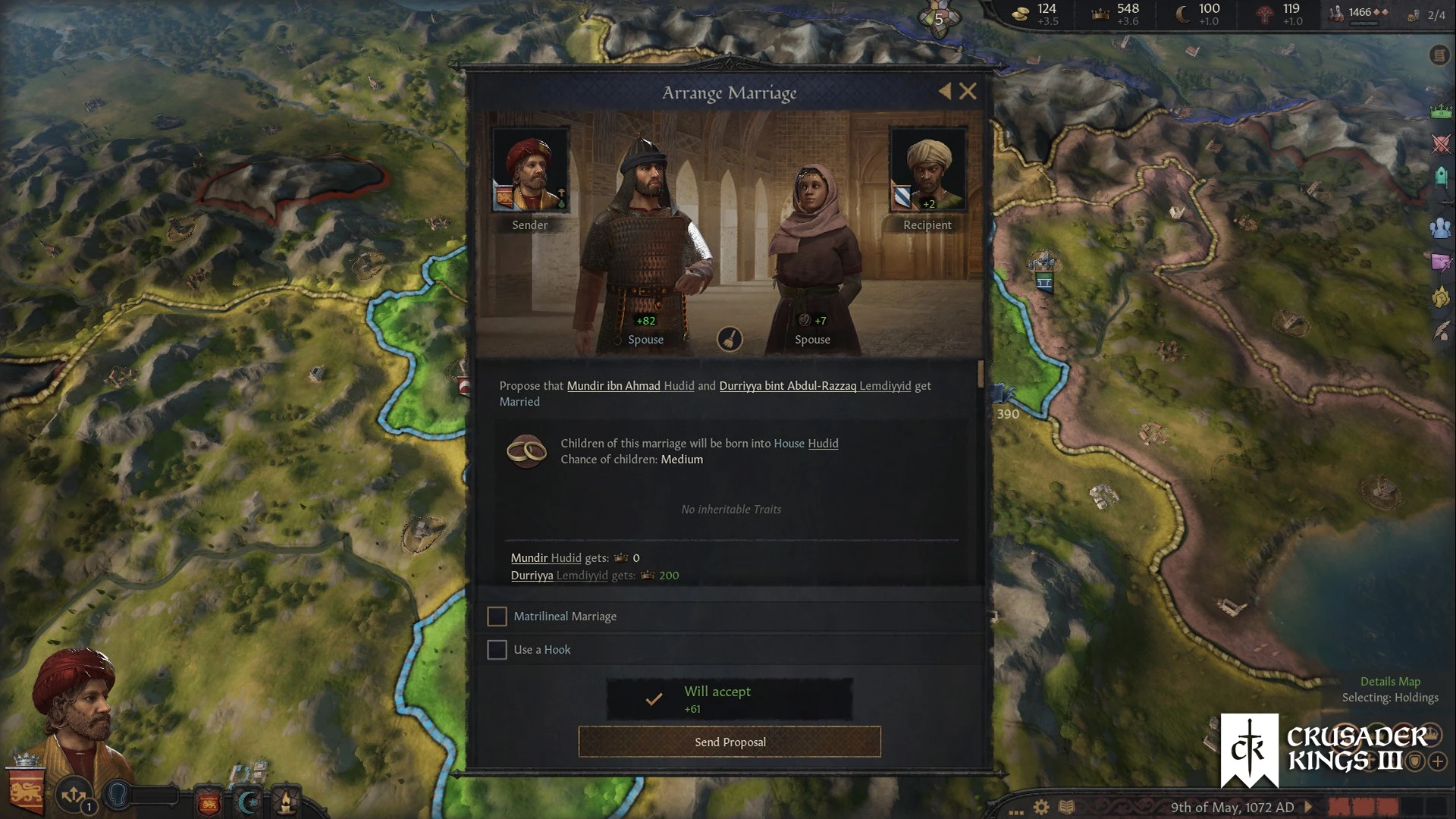
Task: Open the House Hudid link
Action: (823, 444)
